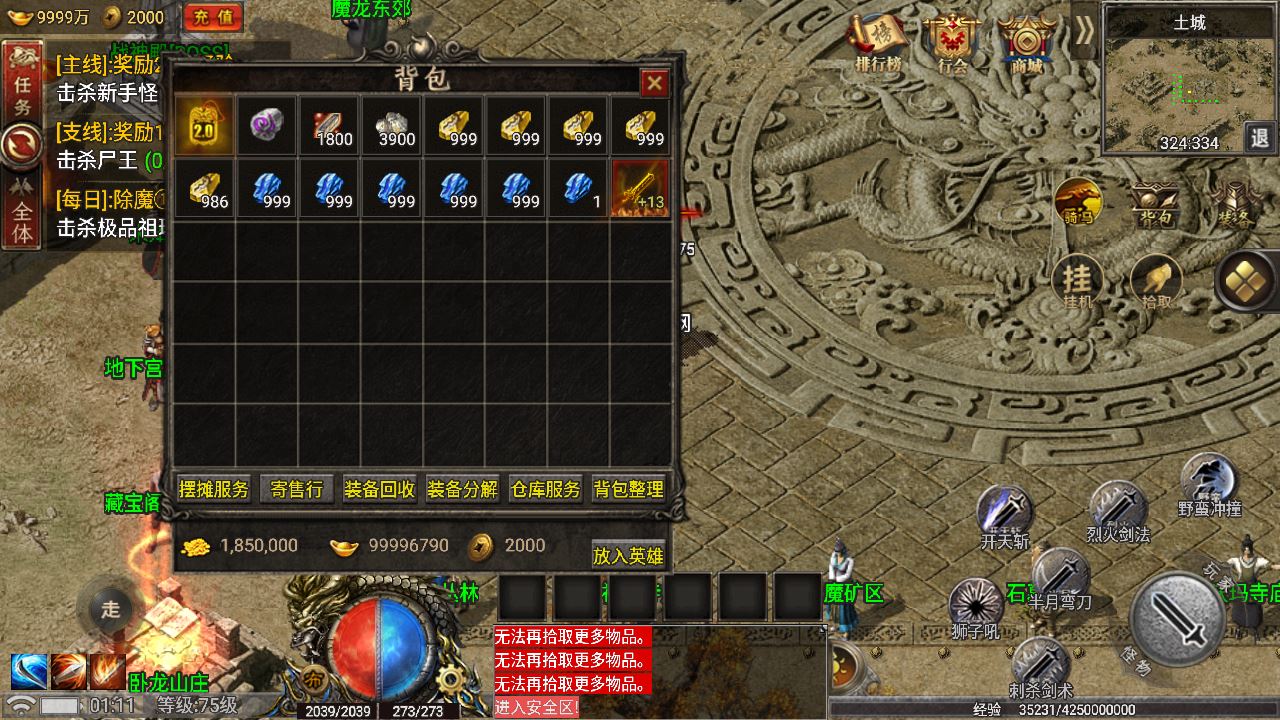Open 仓库服务 warehouse service
This screenshot has height=720, width=1280.
point(545,489)
